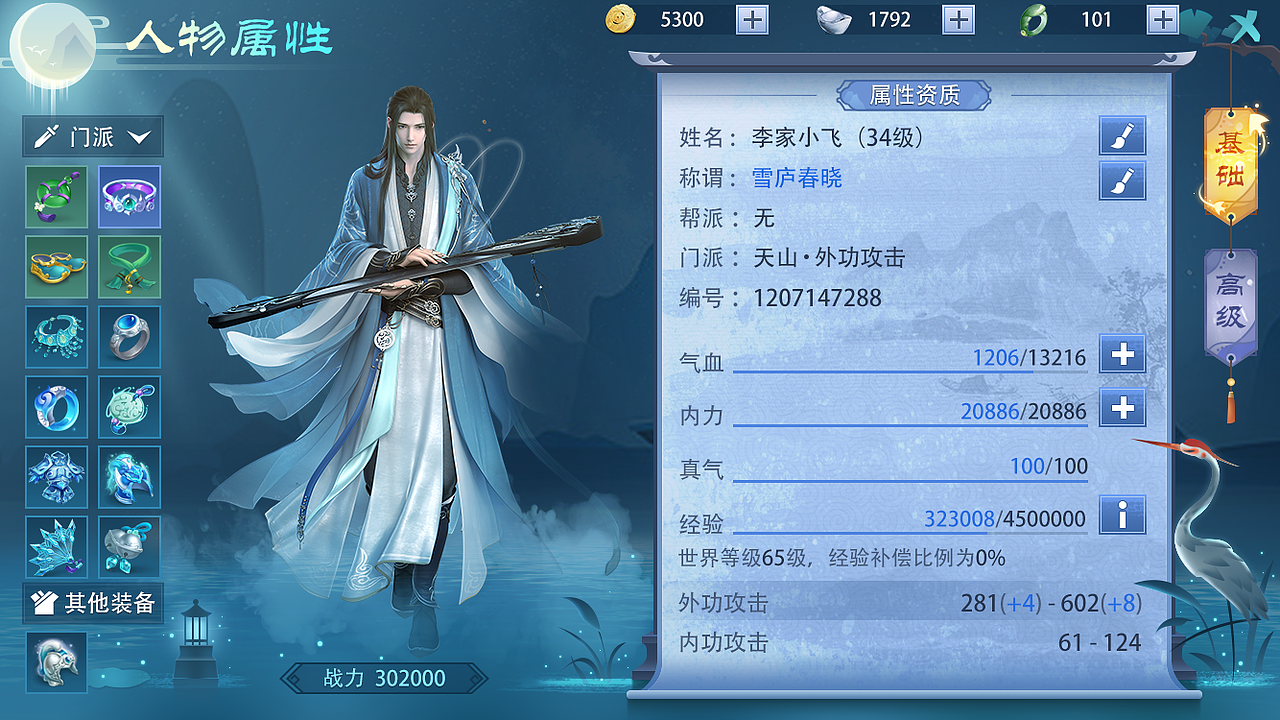Image resolution: width=1280 pixels, height=720 pixels.
Task: Add silver using plus button next to 1792
Action: (956, 19)
